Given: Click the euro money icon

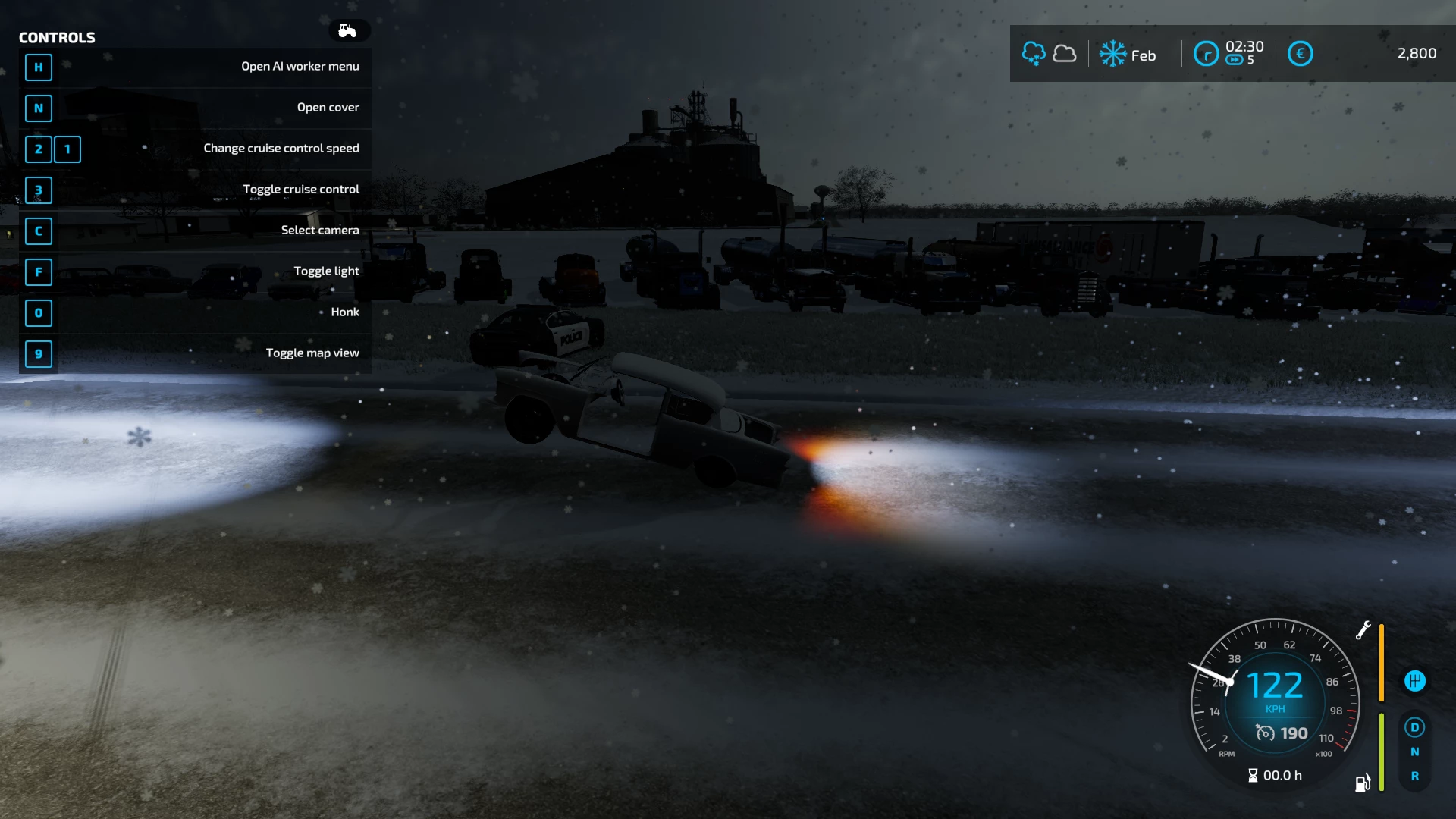Looking at the screenshot, I should pyautogui.click(x=1300, y=54).
